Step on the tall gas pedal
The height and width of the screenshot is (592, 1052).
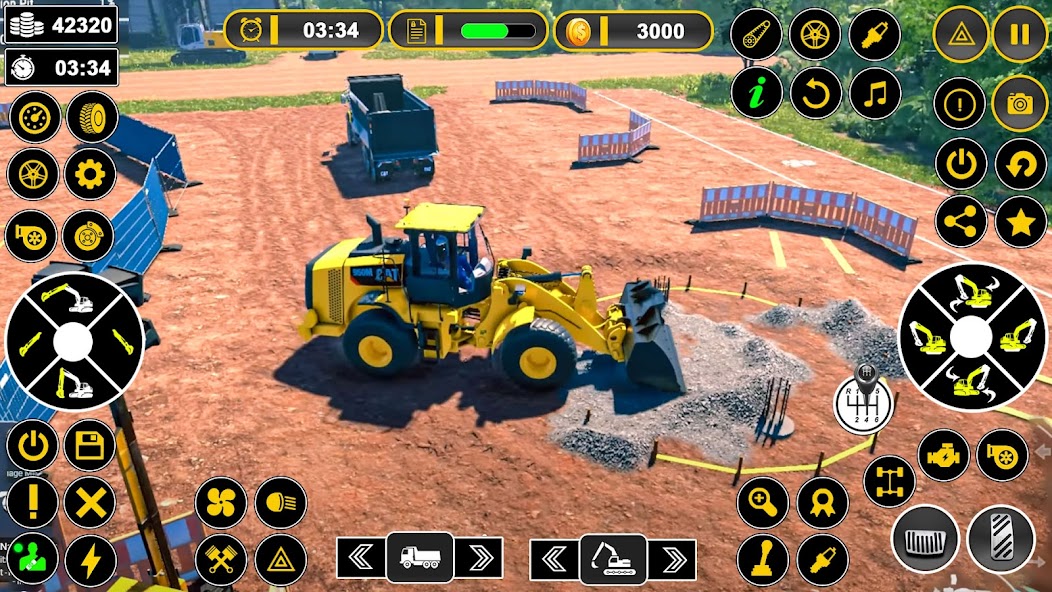[1001, 539]
